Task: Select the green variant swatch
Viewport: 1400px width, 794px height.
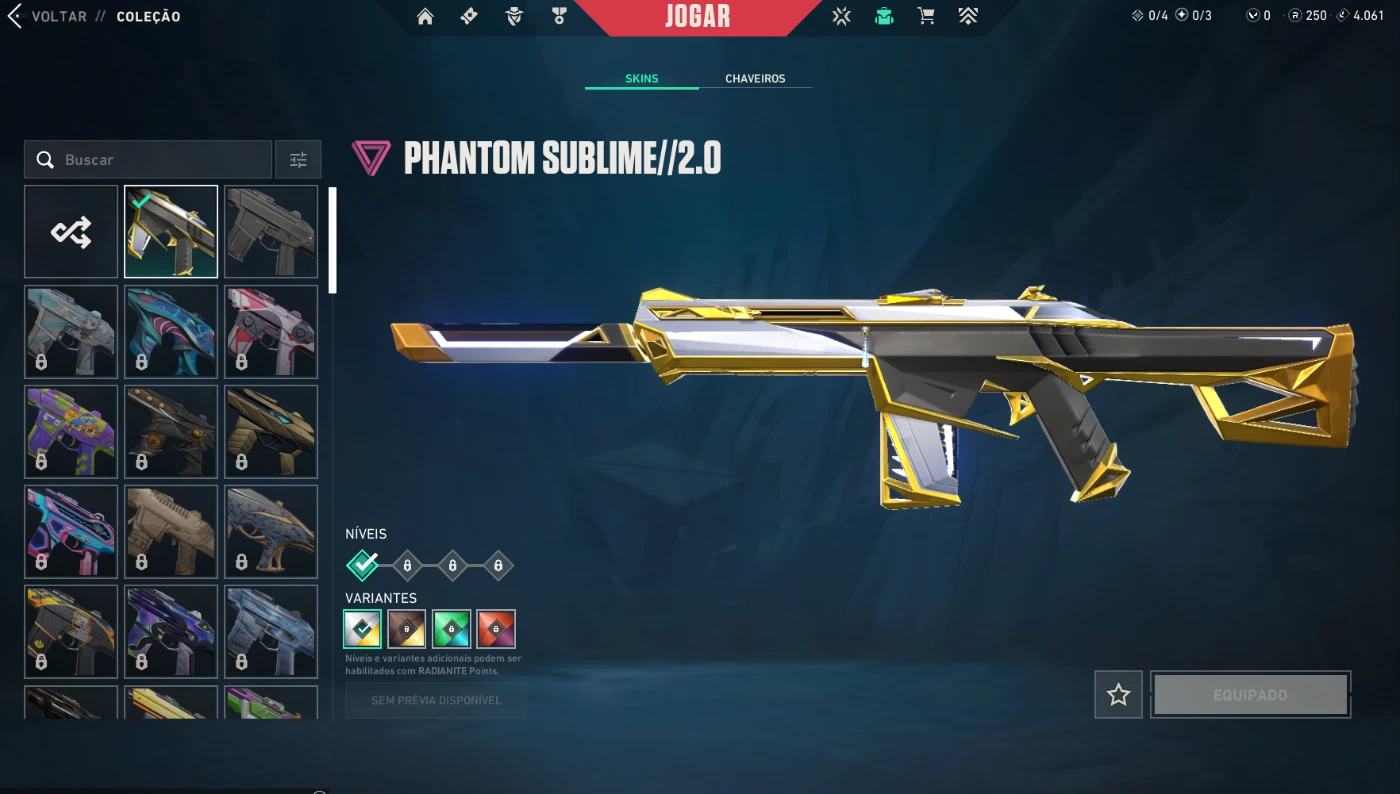Action: coord(452,629)
